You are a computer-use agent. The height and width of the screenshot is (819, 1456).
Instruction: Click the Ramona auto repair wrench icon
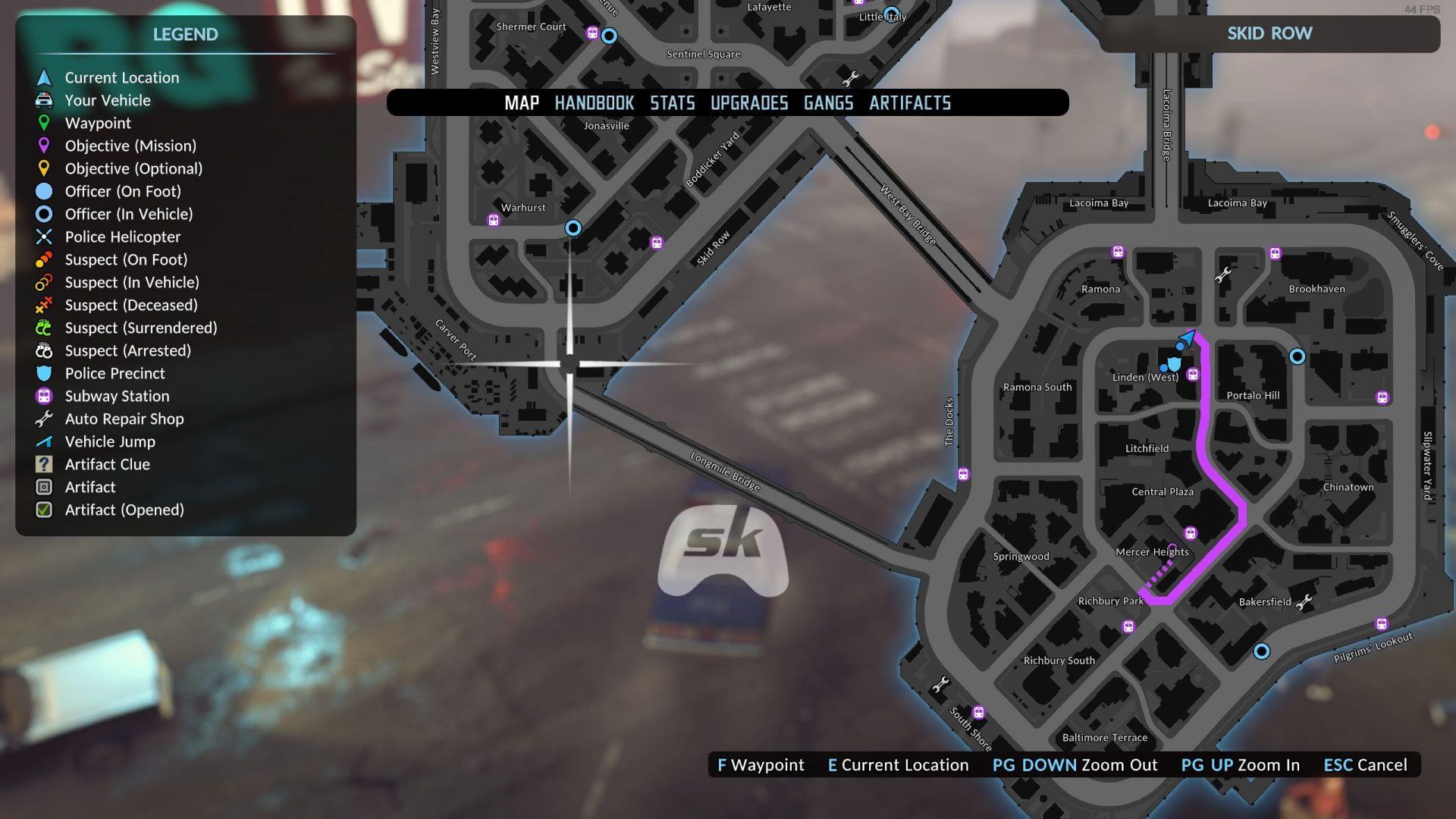pos(1222,275)
